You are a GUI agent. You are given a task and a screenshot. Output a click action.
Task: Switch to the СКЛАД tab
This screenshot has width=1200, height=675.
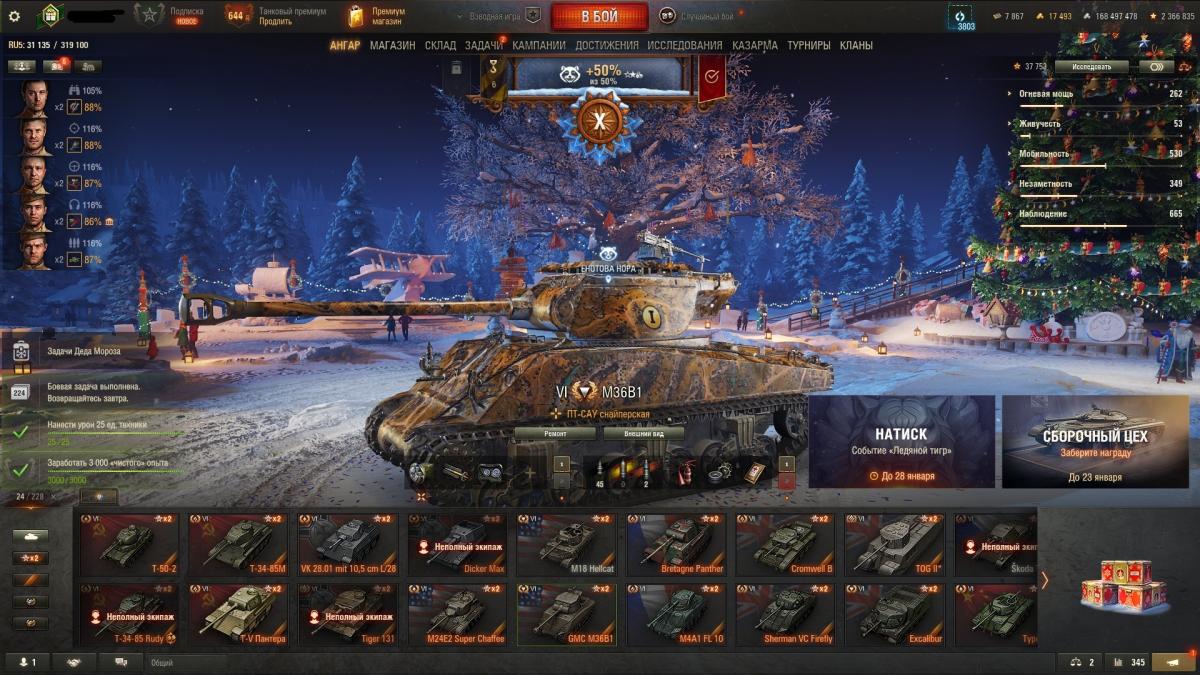[440, 45]
